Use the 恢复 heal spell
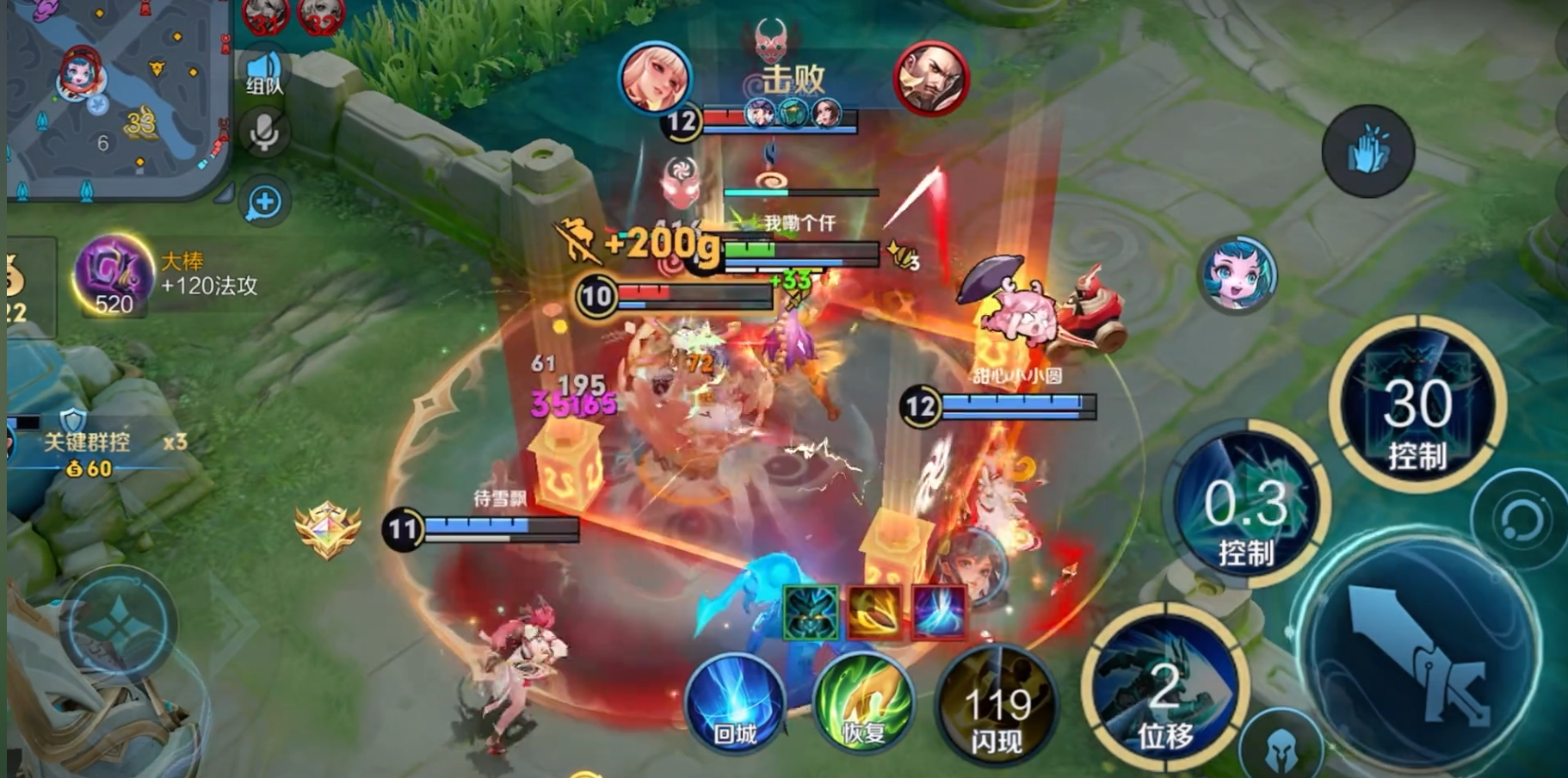Screen dimensions: 1568x778 coord(863,701)
